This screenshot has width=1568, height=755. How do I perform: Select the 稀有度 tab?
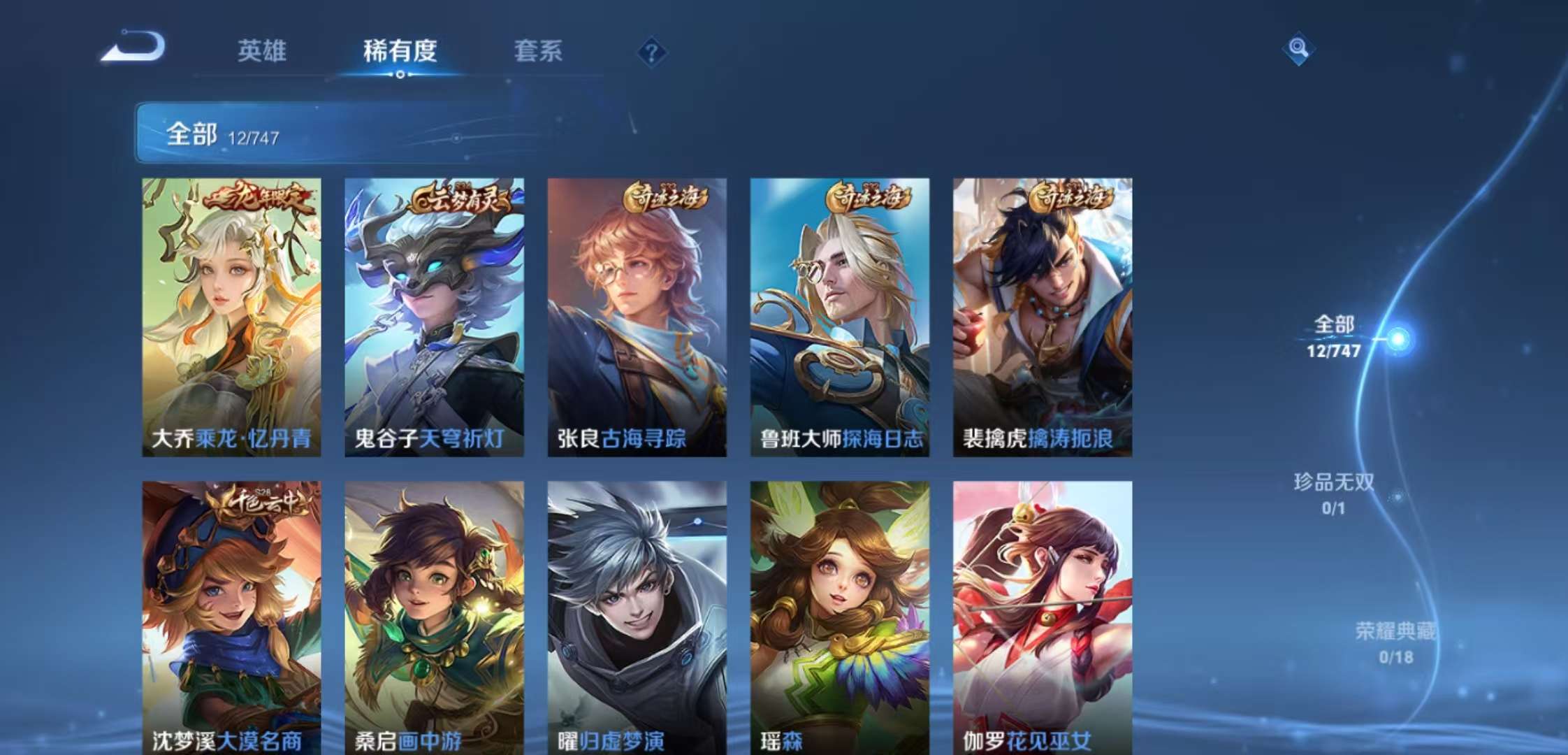[x=399, y=51]
